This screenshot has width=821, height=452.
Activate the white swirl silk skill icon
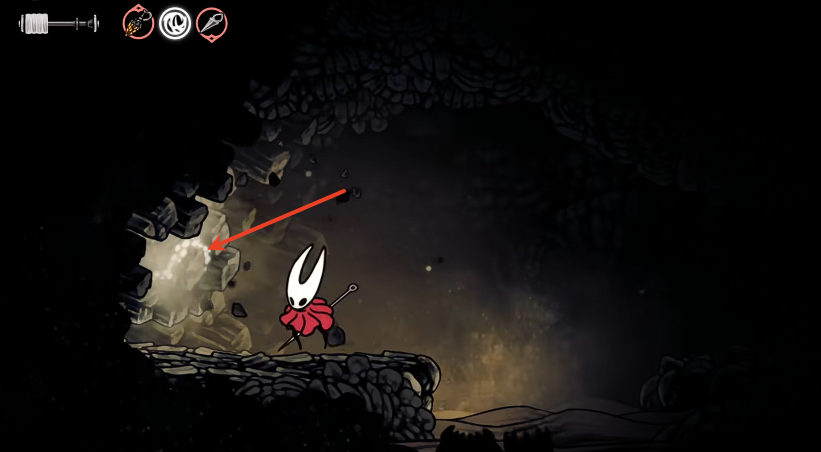pyautogui.click(x=175, y=22)
